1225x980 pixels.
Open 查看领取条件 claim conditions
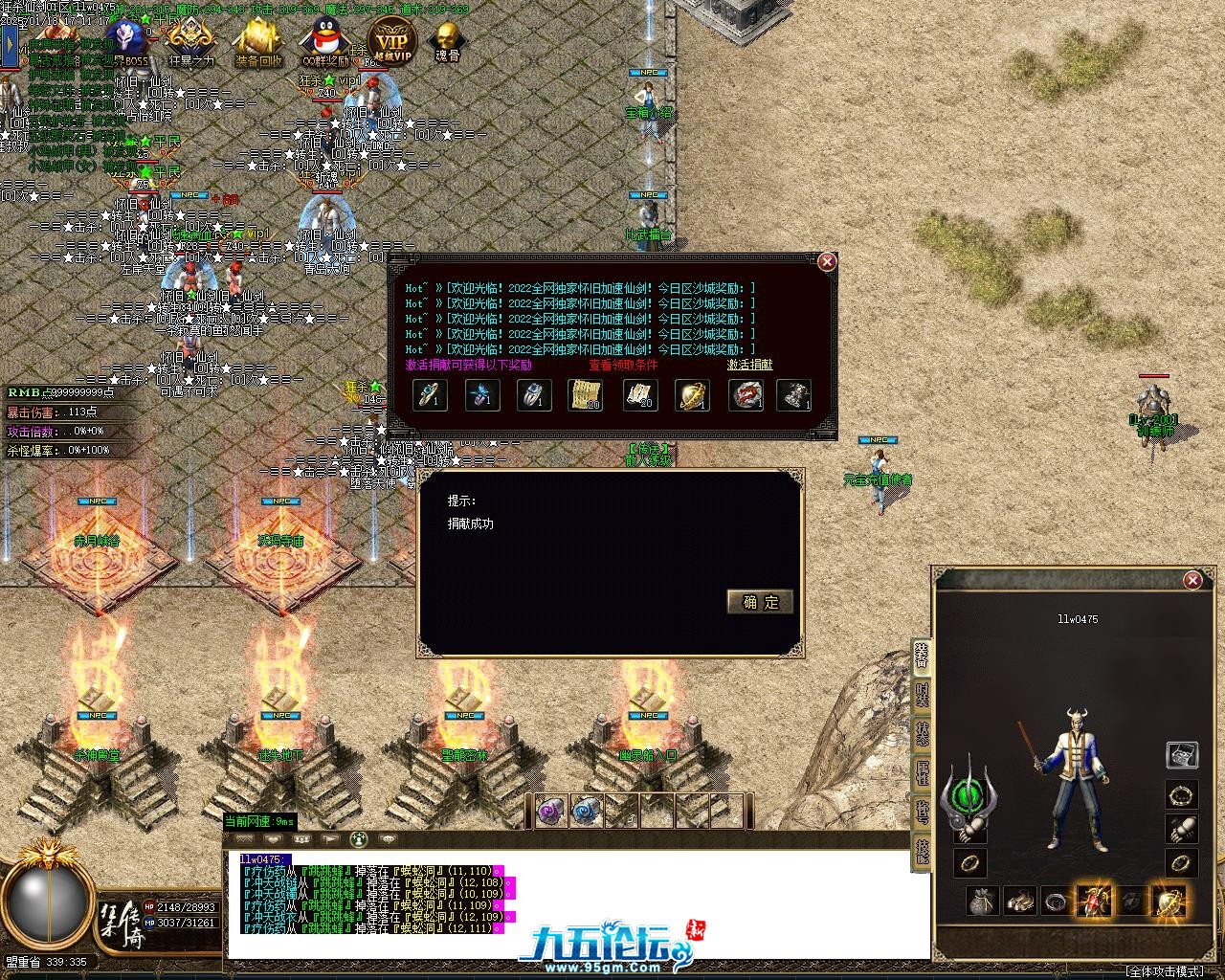pos(623,365)
